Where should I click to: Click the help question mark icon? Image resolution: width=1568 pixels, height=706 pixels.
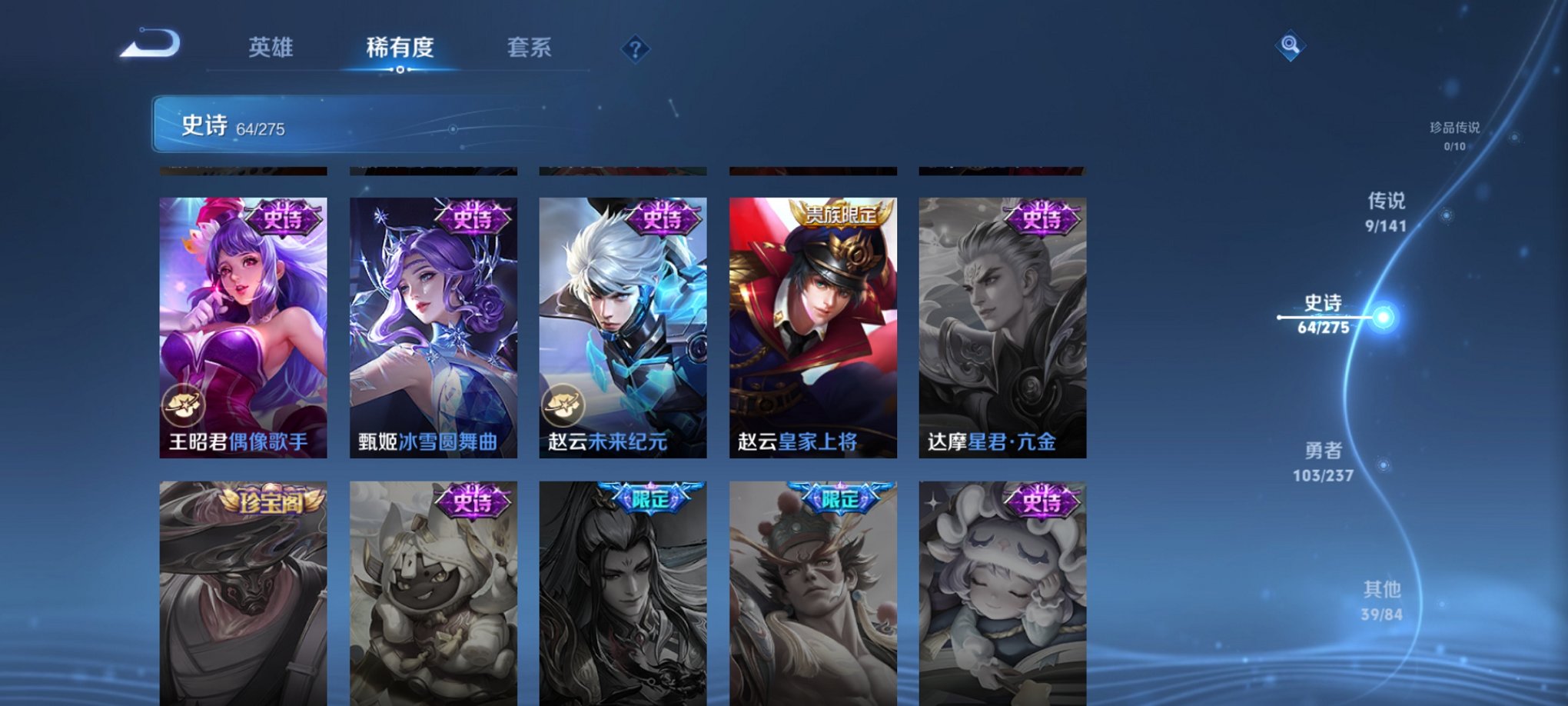[x=634, y=50]
